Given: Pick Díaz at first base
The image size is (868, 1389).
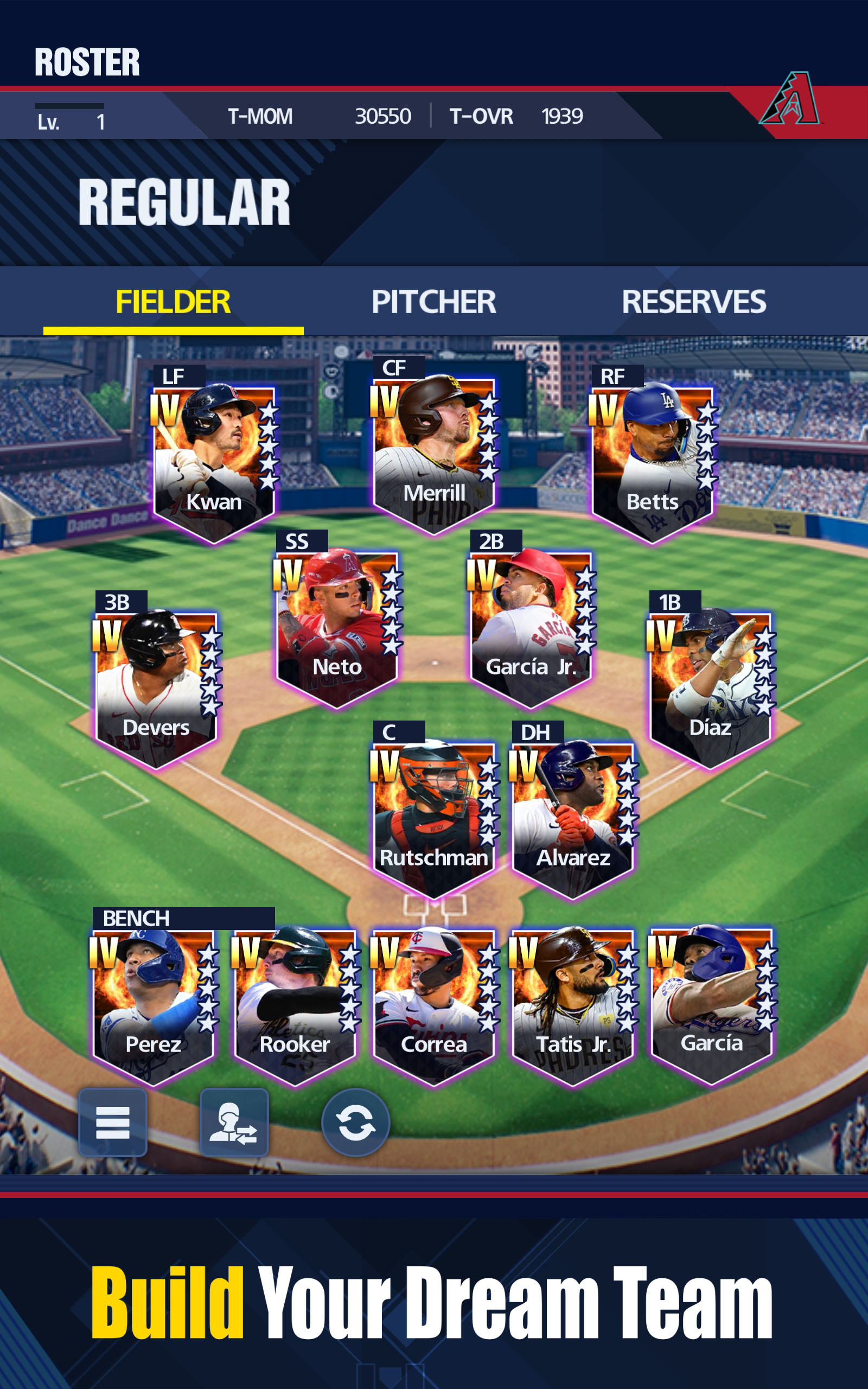Looking at the screenshot, I should (x=710, y=686).
